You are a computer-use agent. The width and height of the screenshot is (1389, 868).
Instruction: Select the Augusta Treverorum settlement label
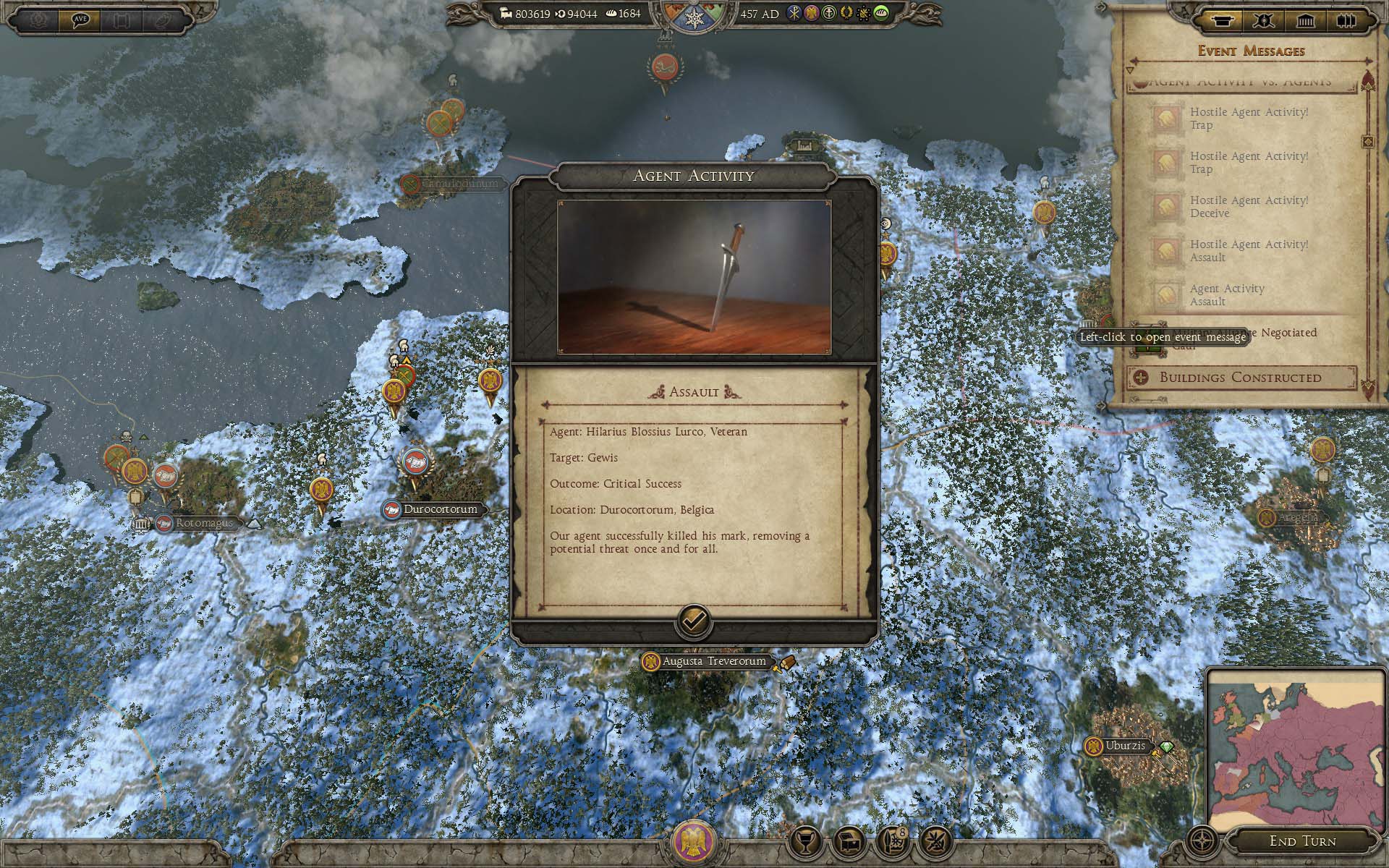(x=713, y=661)
